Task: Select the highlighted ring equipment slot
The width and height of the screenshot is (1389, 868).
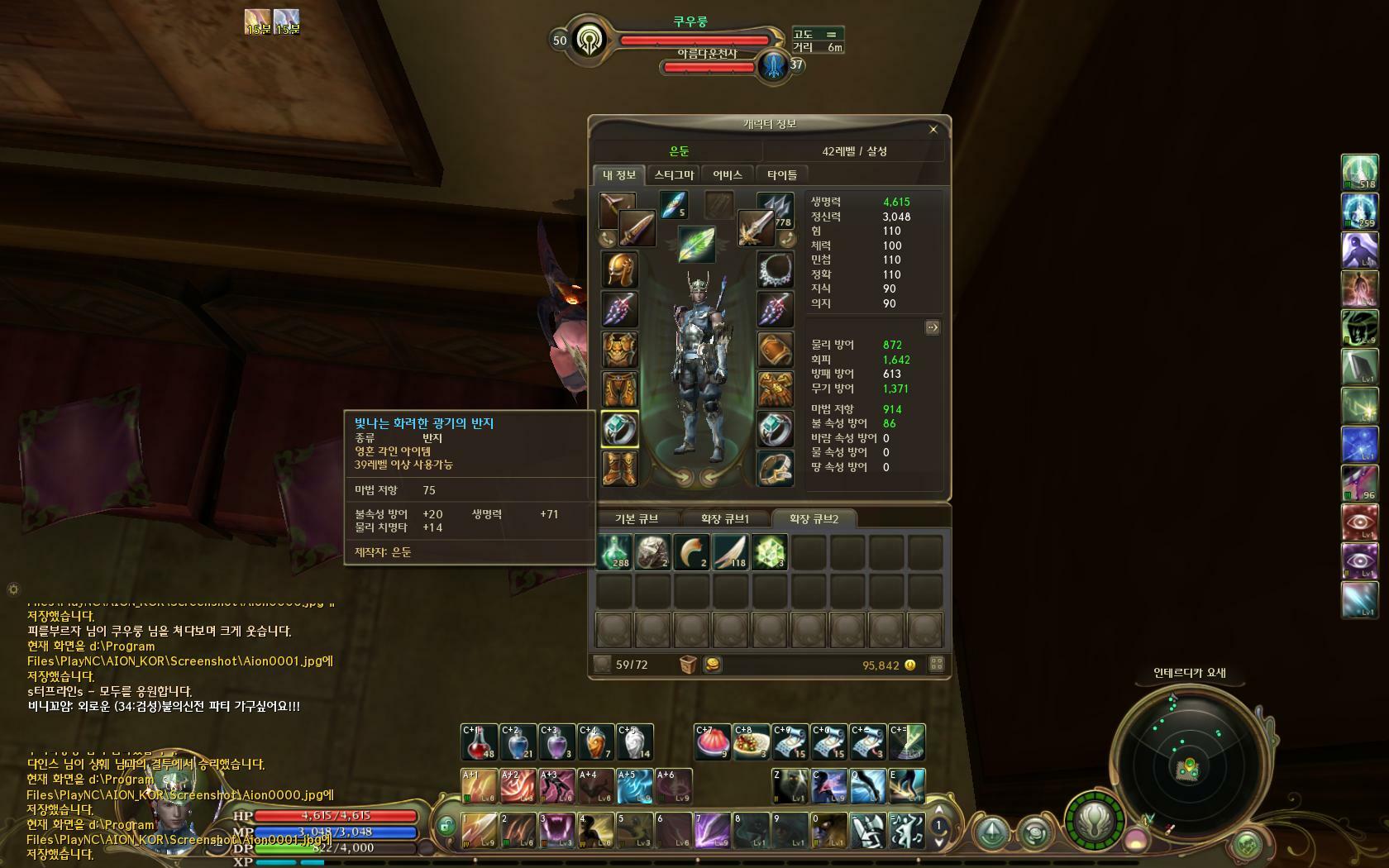Action: click(620, 429)
